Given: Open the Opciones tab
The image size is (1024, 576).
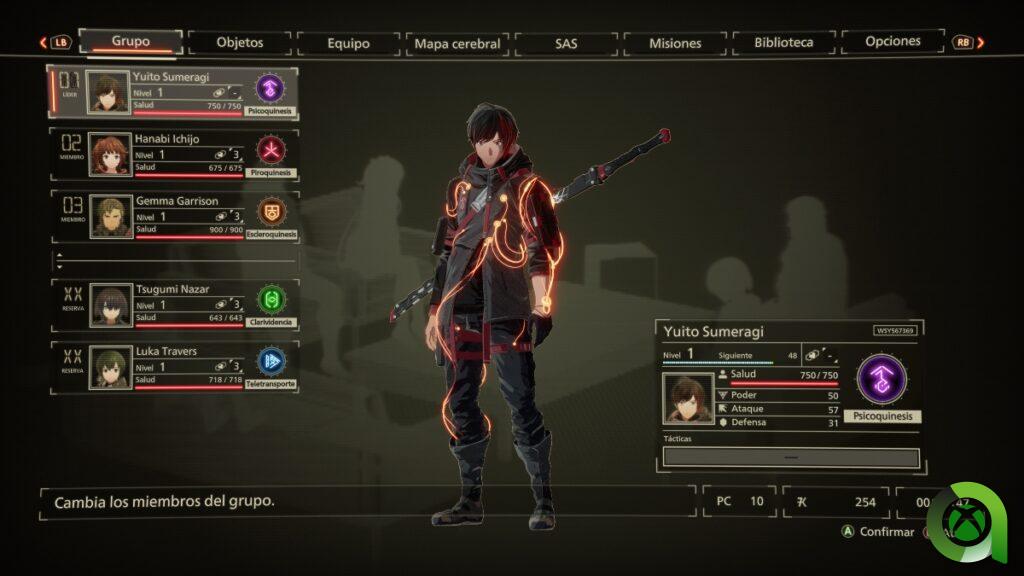Looking at the screenshot, I should point(893,42).
